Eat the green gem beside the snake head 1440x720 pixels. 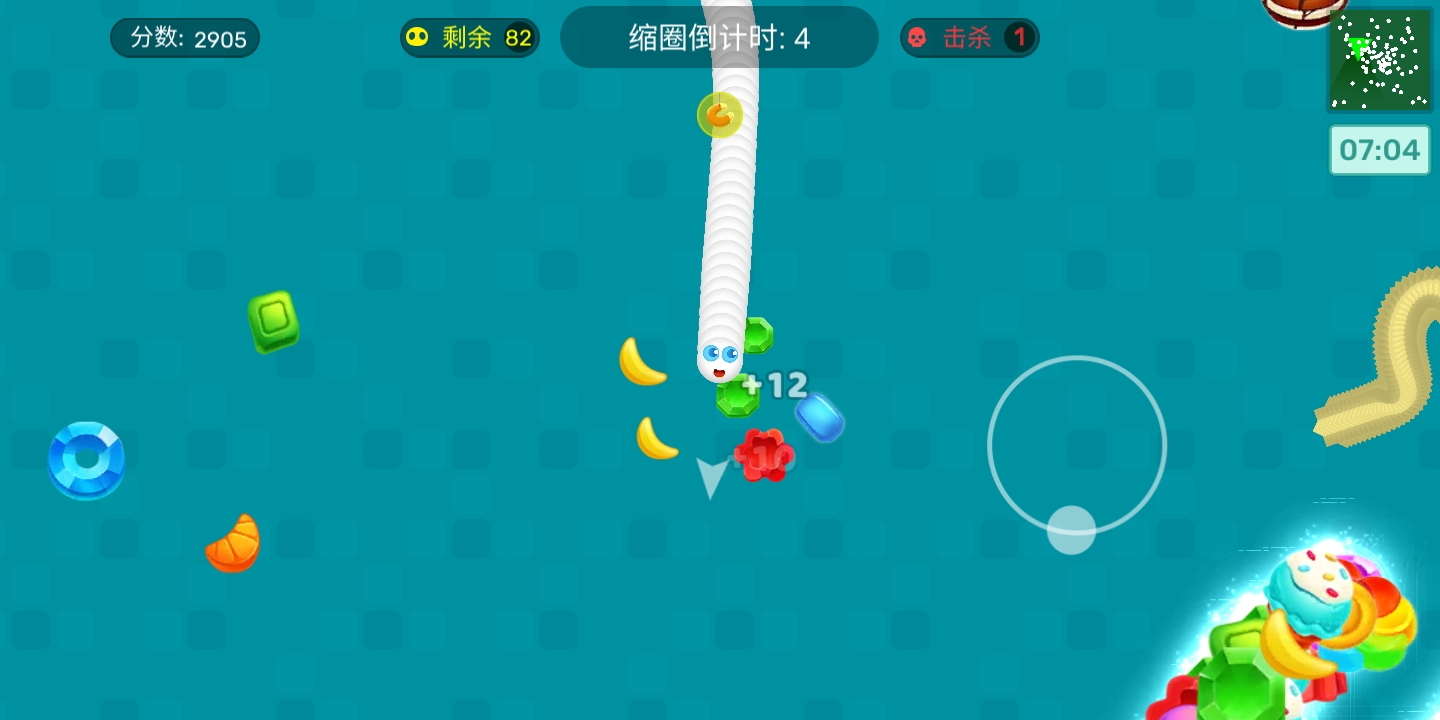coord(757,337)
